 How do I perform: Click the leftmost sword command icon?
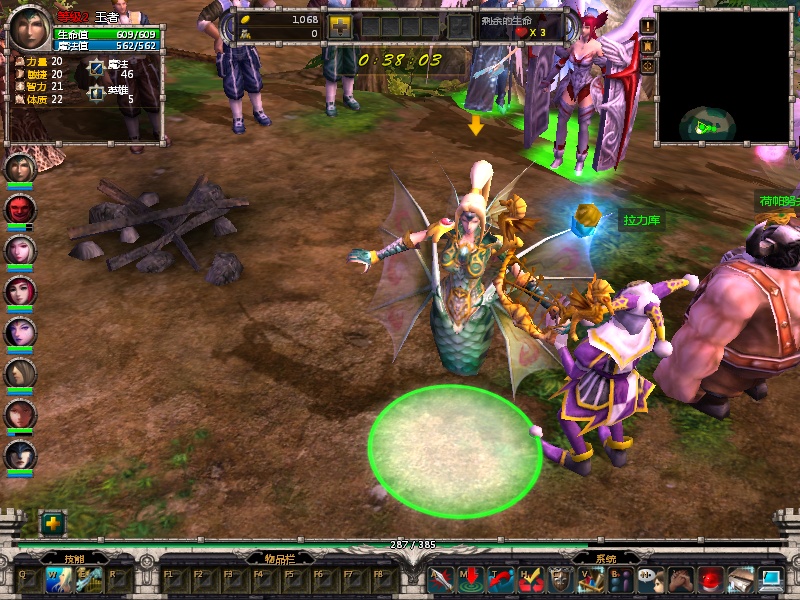(x=441, y=580)
